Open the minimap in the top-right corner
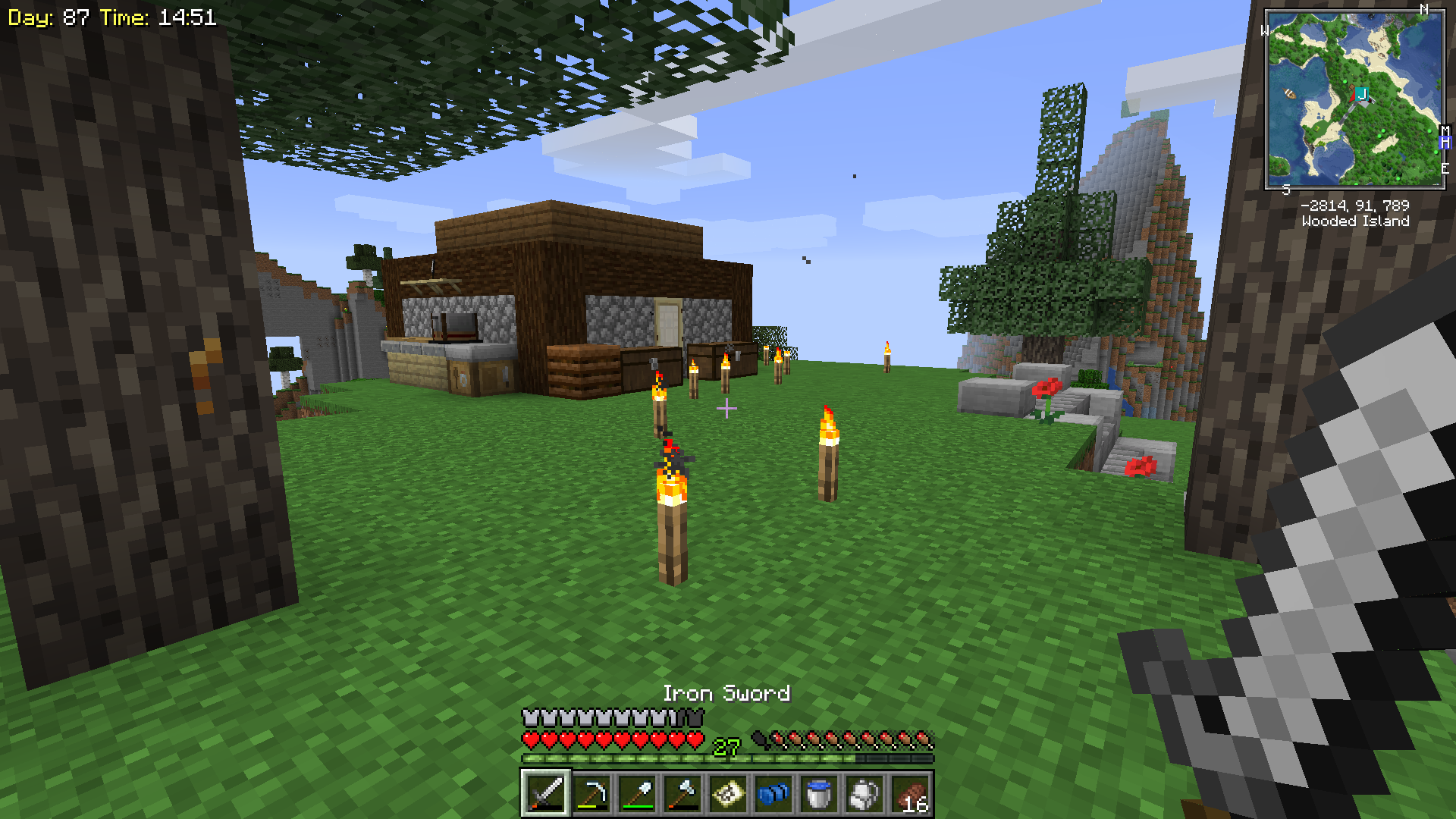 tap(1355, 99)
